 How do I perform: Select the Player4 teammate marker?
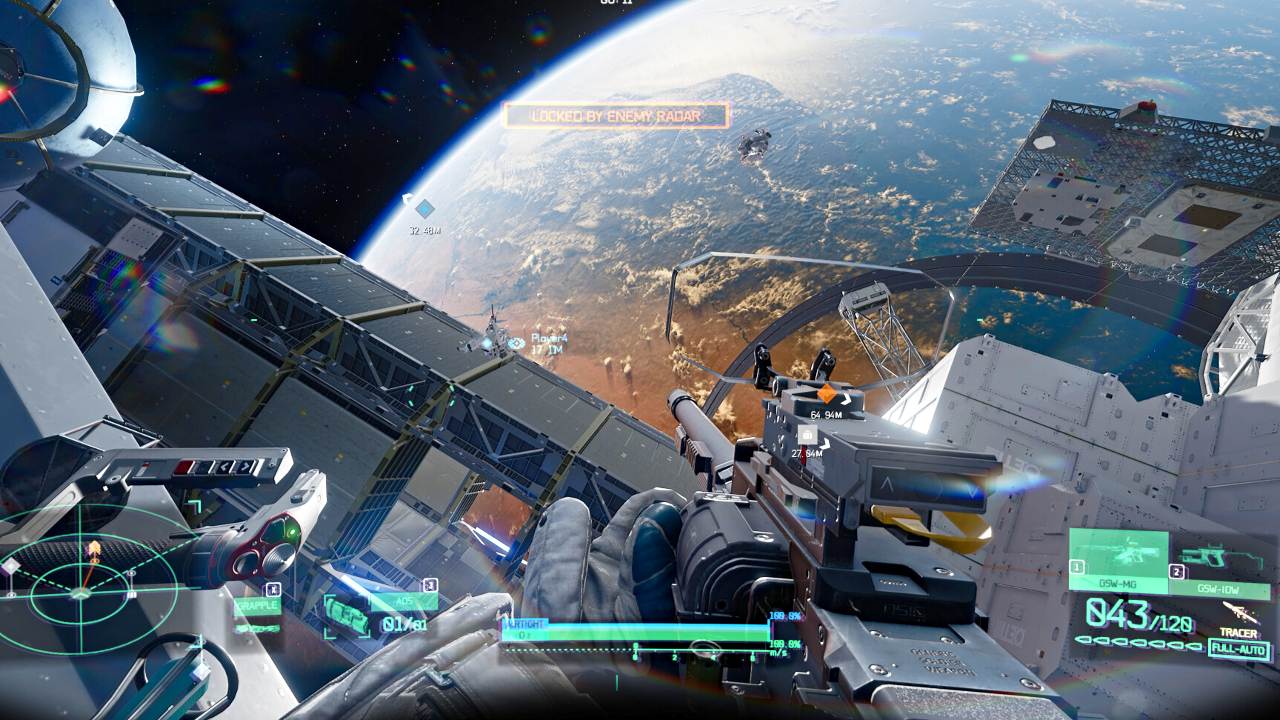coord(516,343)
